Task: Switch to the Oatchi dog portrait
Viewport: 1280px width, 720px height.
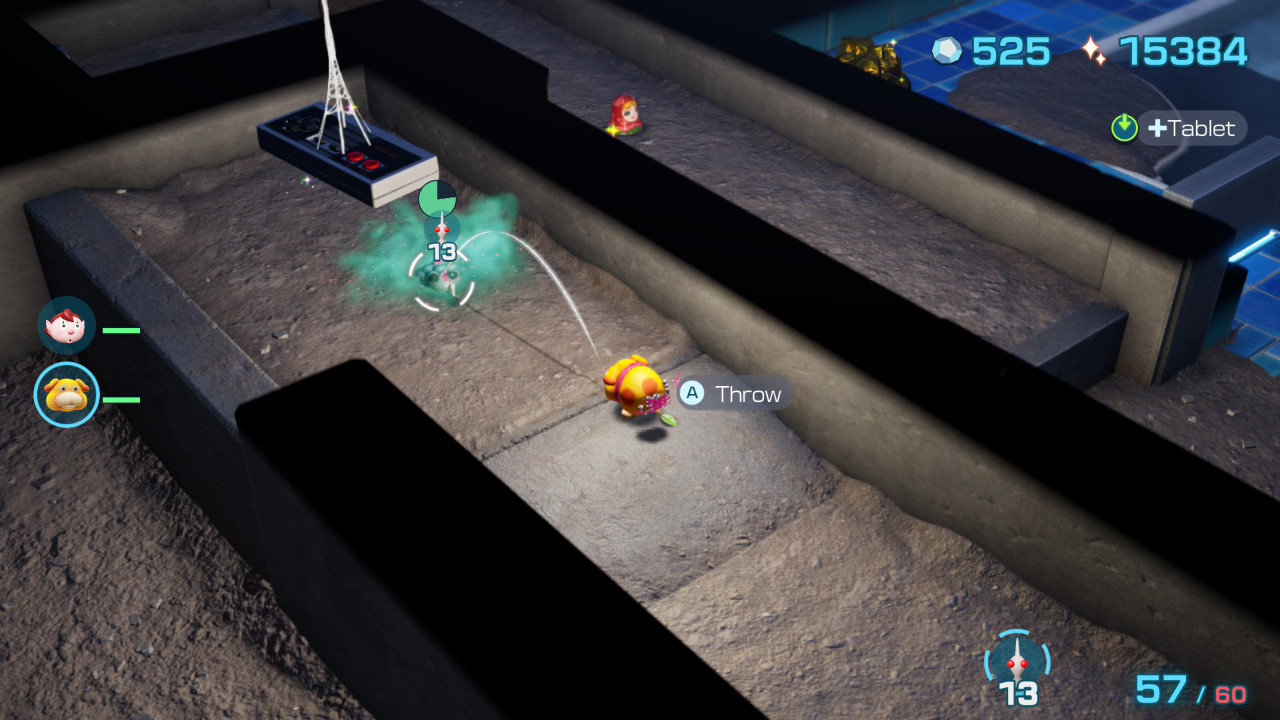Action: coord(67,395)
